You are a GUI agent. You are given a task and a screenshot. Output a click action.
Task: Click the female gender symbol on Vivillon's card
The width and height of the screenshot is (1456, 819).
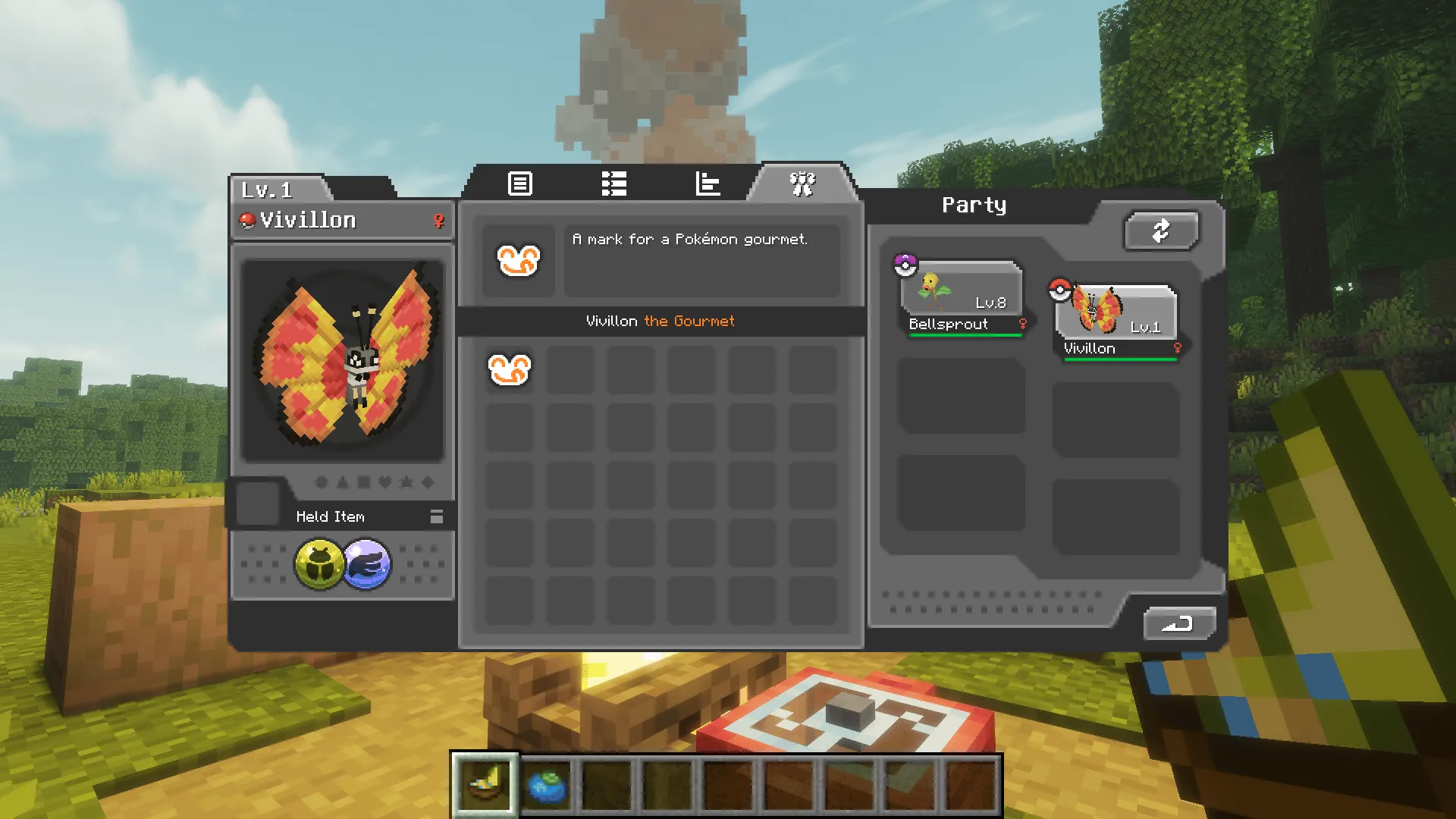[x=438, y=221]
